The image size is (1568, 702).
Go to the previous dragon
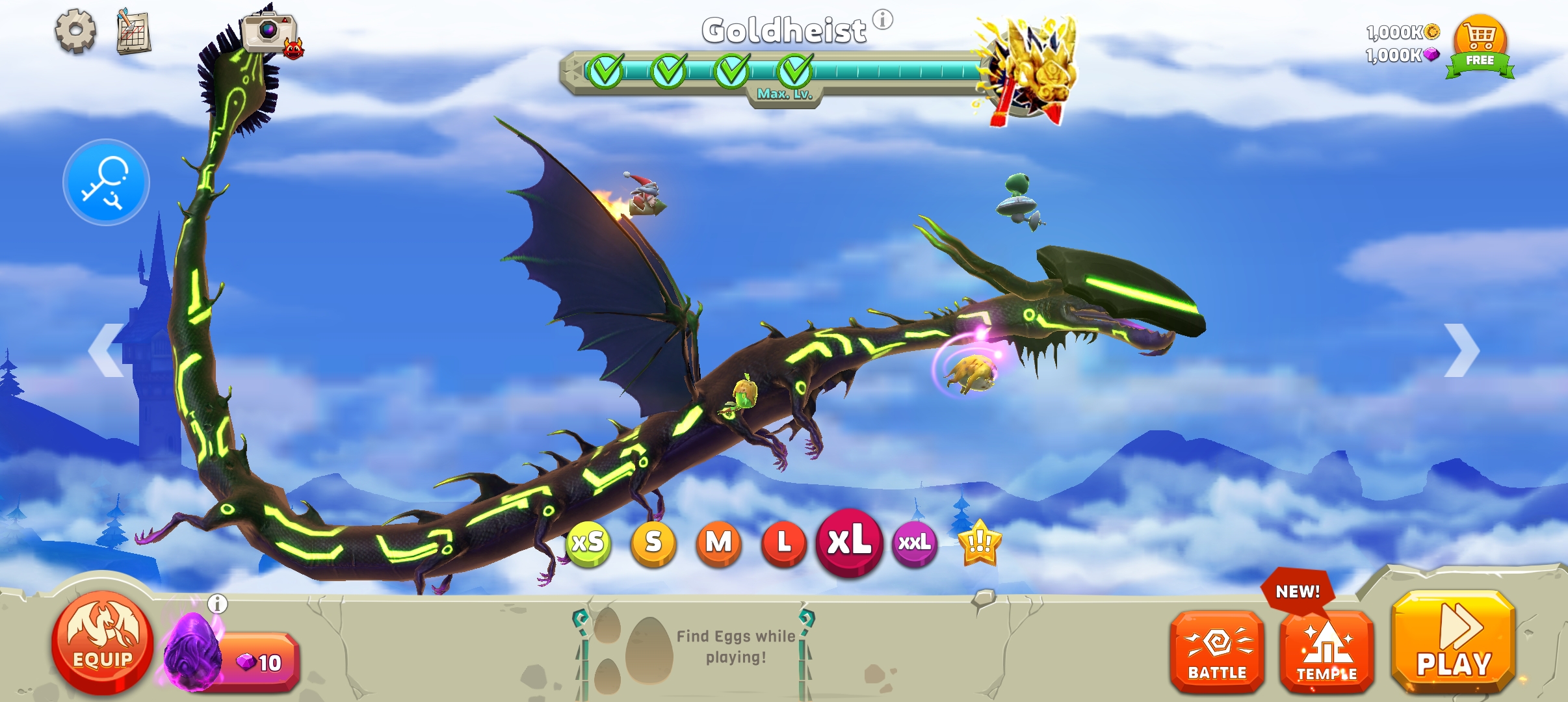point(107,350)
